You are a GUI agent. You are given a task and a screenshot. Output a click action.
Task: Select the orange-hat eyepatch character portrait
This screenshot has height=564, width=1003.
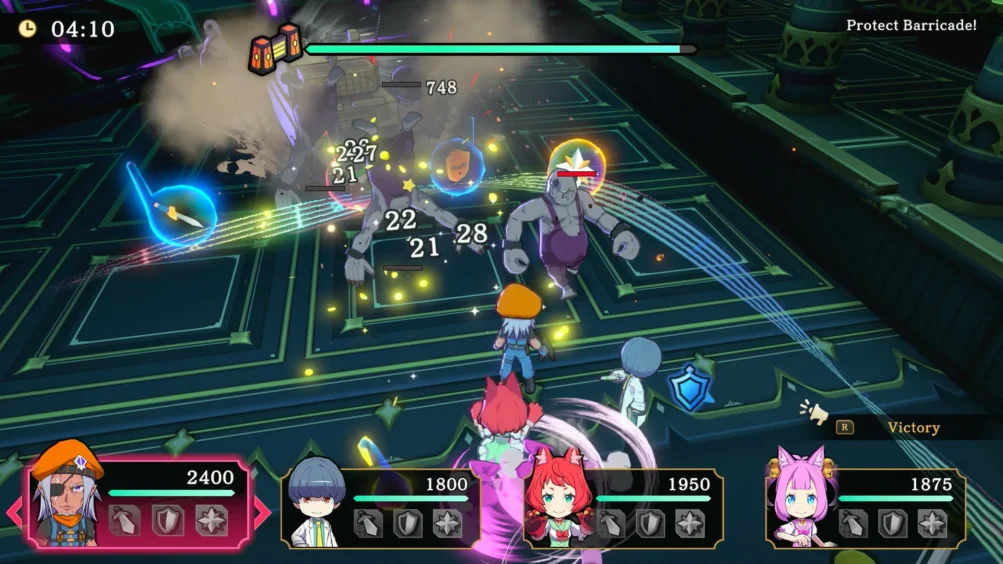(x=66, y=496)
